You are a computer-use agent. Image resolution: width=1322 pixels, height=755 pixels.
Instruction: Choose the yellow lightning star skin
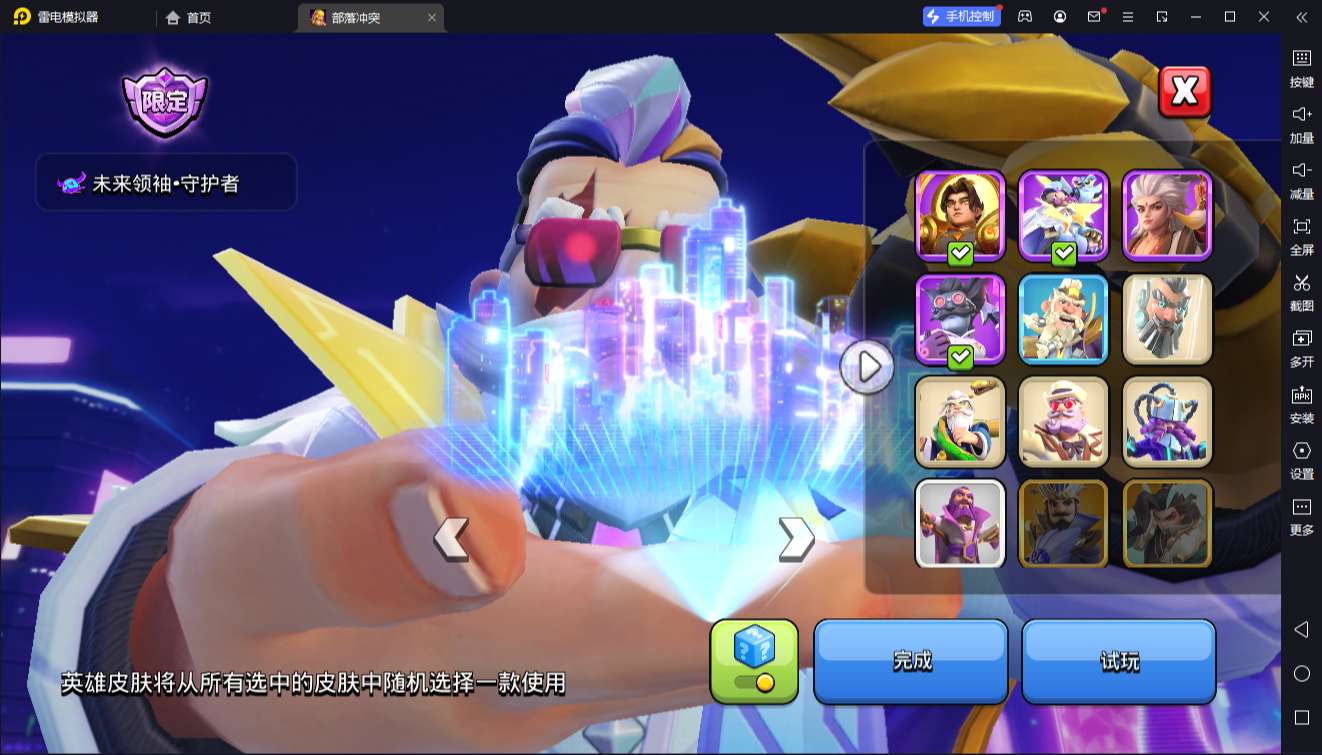(x=1064, y=215)
